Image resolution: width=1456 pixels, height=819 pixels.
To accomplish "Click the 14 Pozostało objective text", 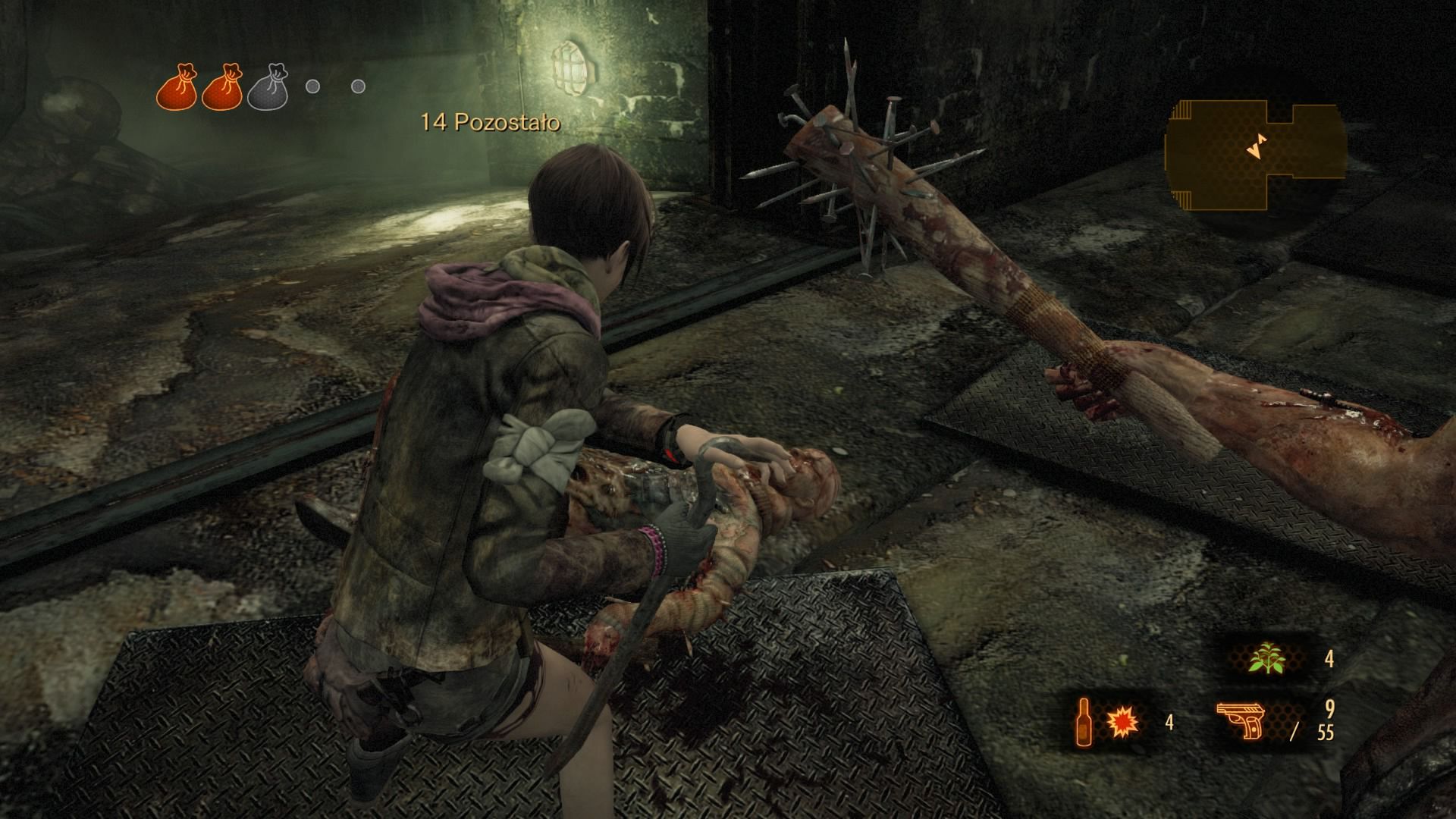I will click(x=491, y=120).
